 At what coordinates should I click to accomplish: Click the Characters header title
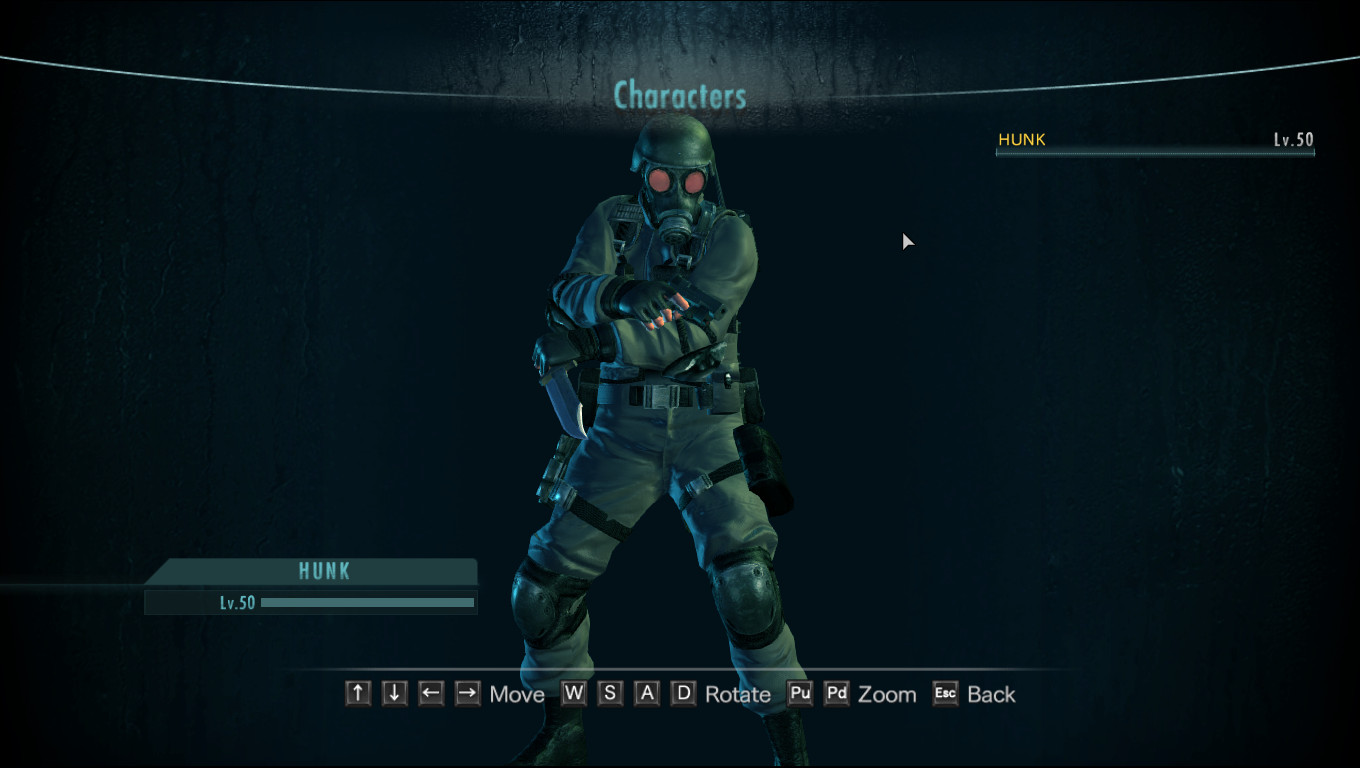(680, 96)
